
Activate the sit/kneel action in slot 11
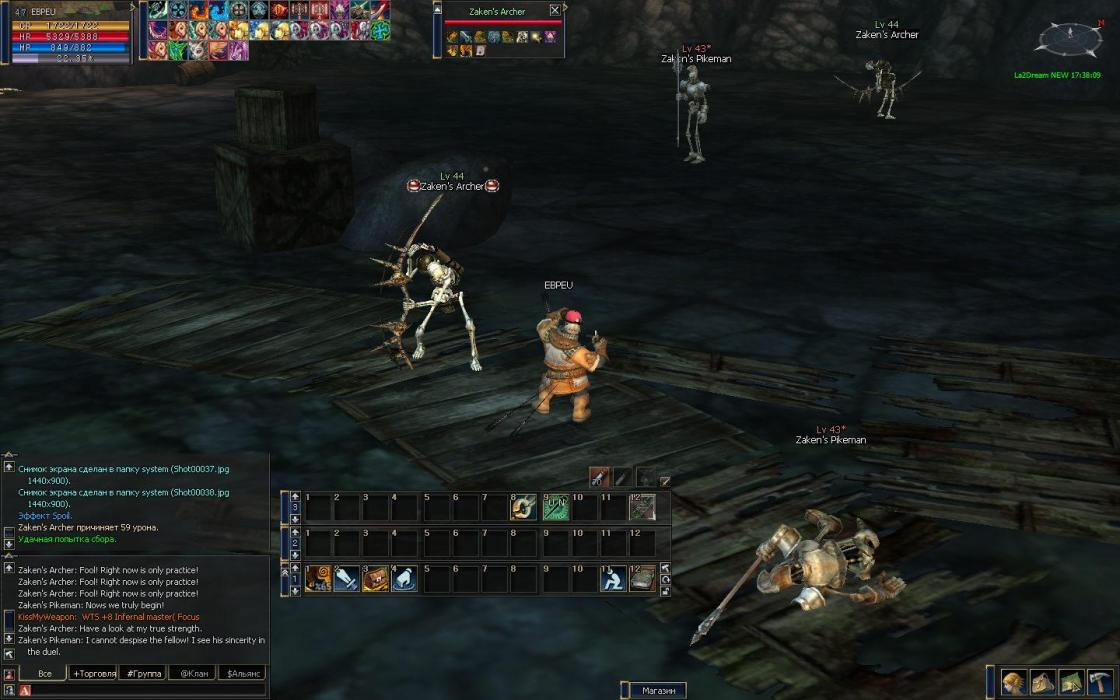[612, 578]
